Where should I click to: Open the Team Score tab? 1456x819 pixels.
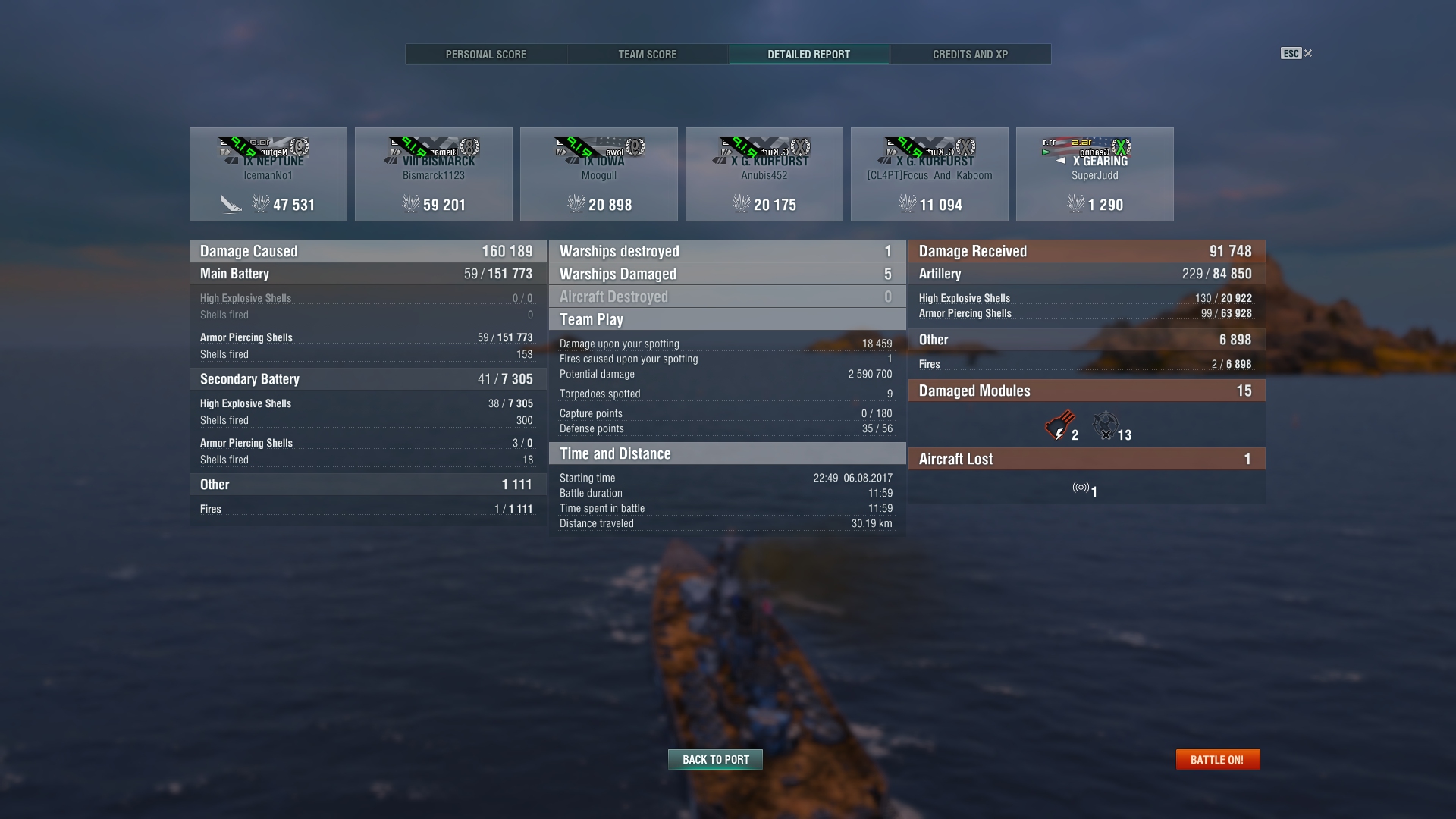pyautogui.click(x=647, y=55)
